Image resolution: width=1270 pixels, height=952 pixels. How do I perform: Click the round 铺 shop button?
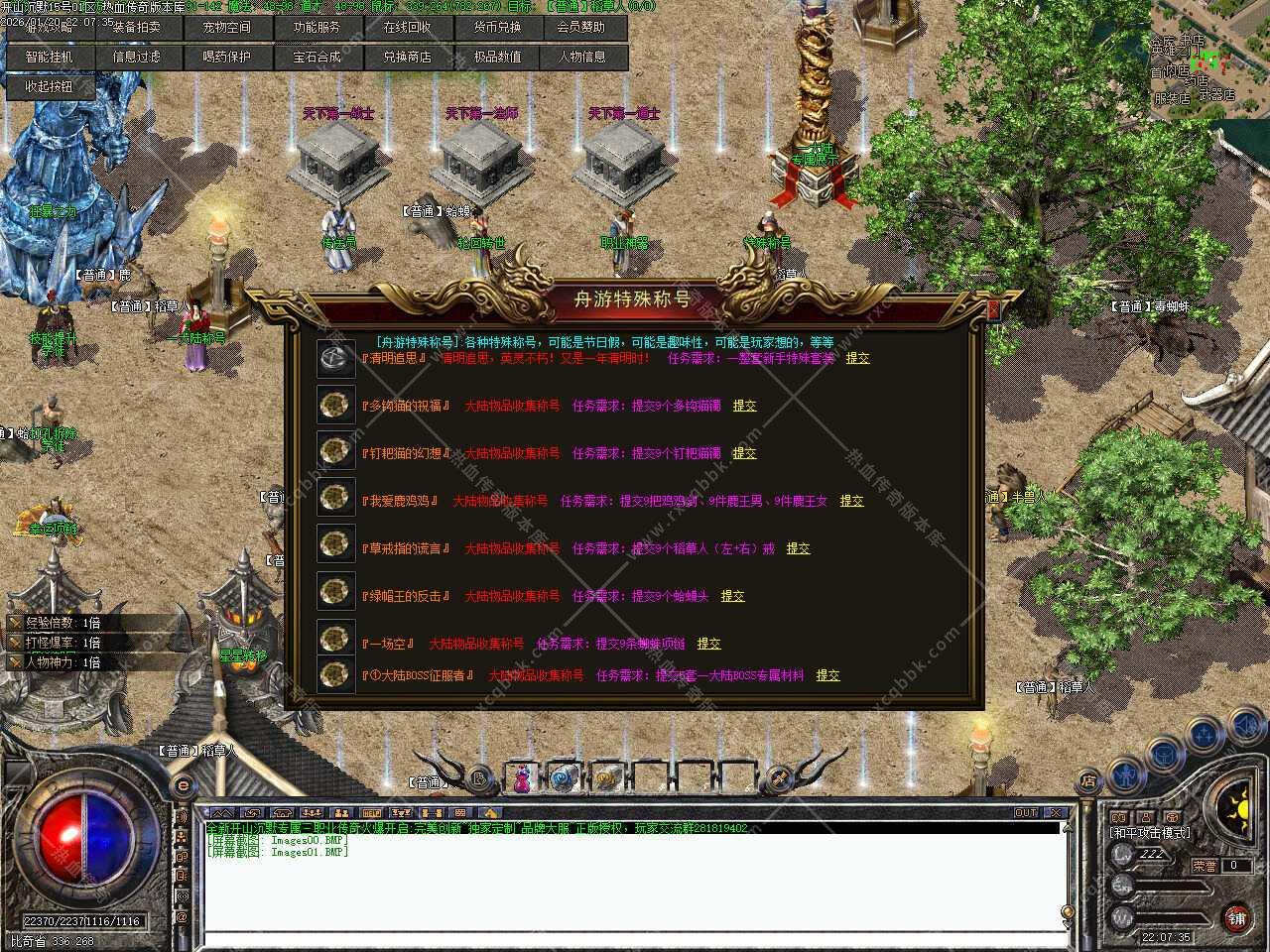coord(1235,917)
